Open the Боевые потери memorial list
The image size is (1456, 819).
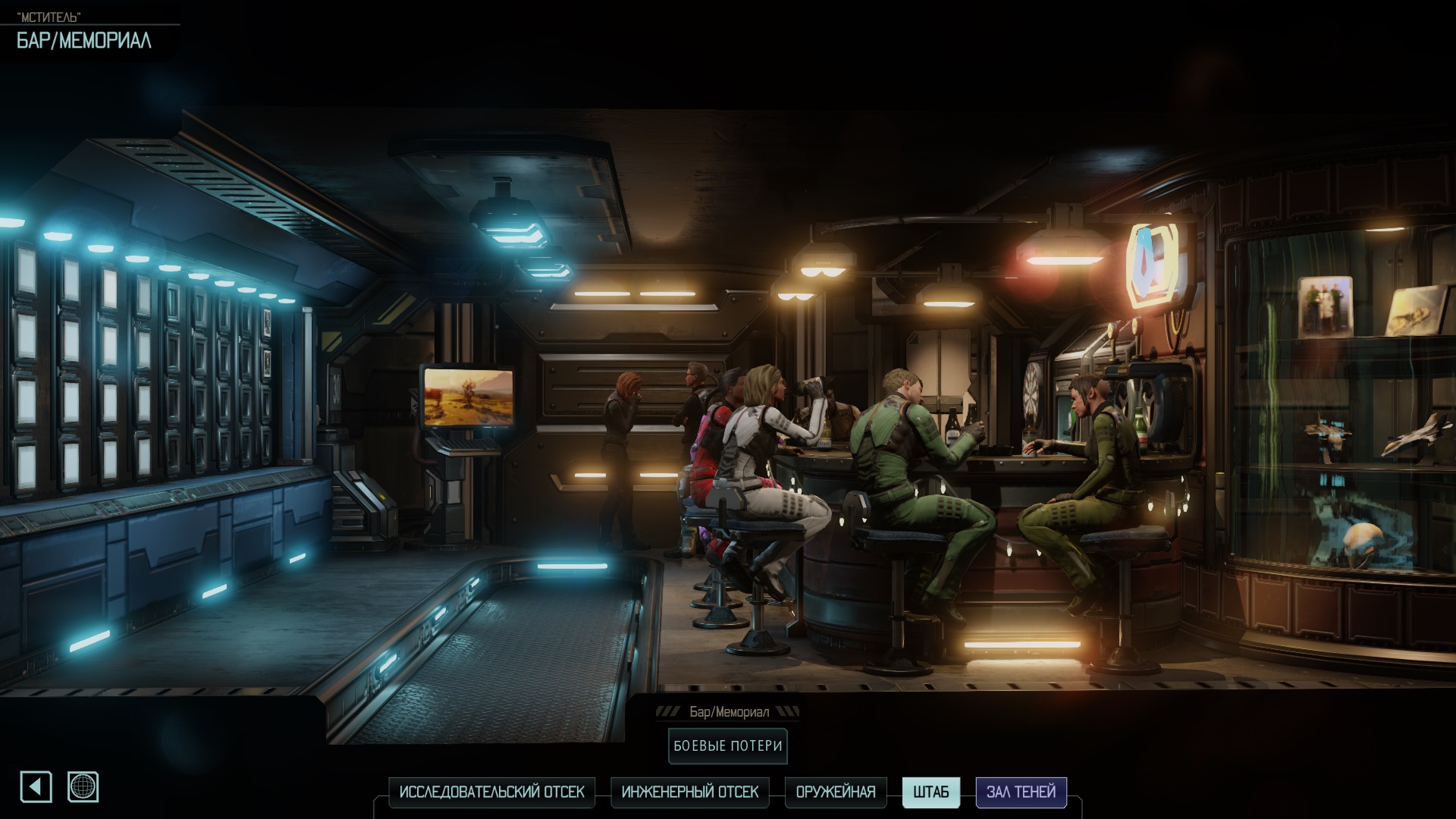(x=728, y=746)
